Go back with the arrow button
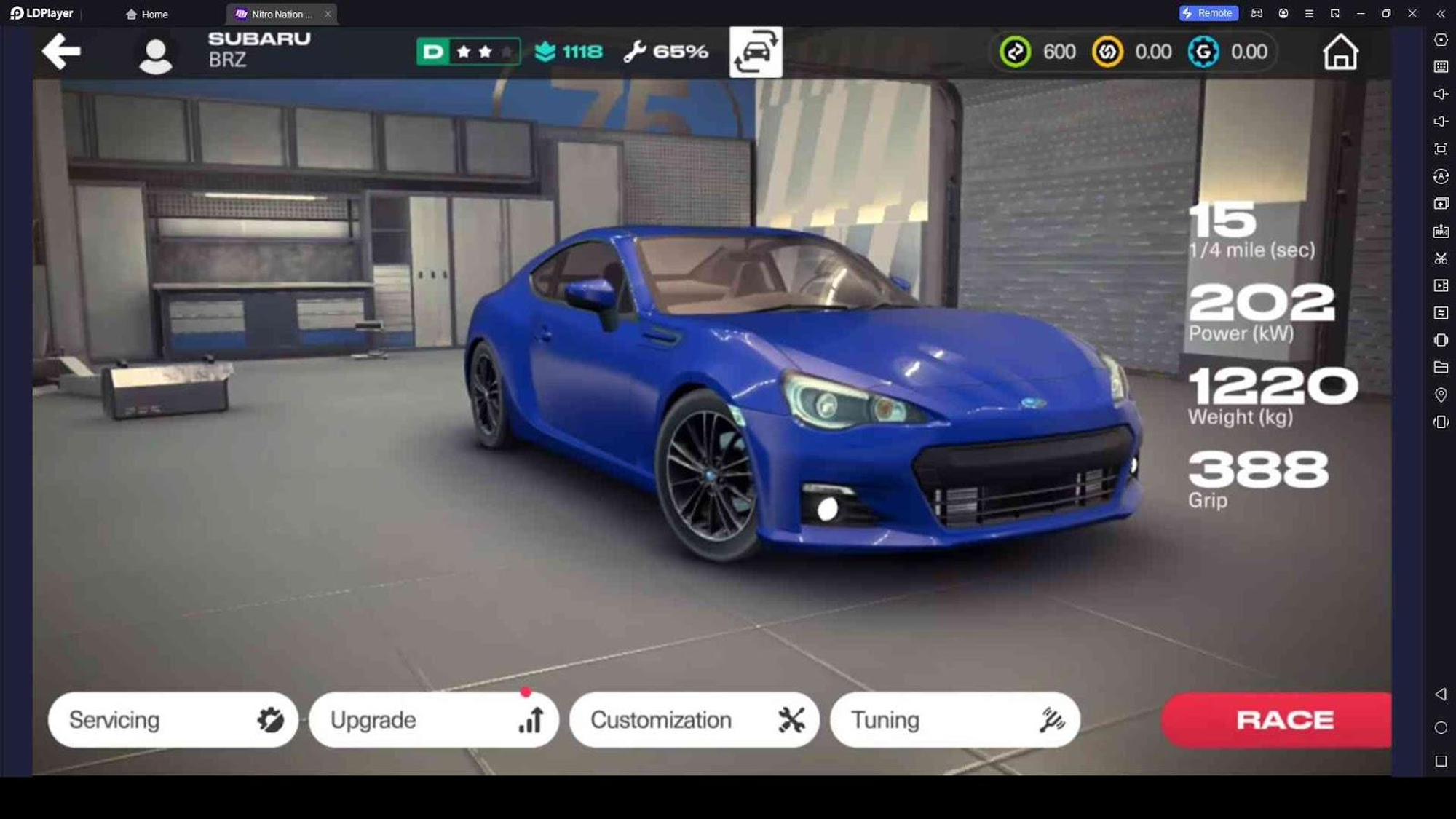Viewport: 1456px width, 819px height. coord(61,52)
